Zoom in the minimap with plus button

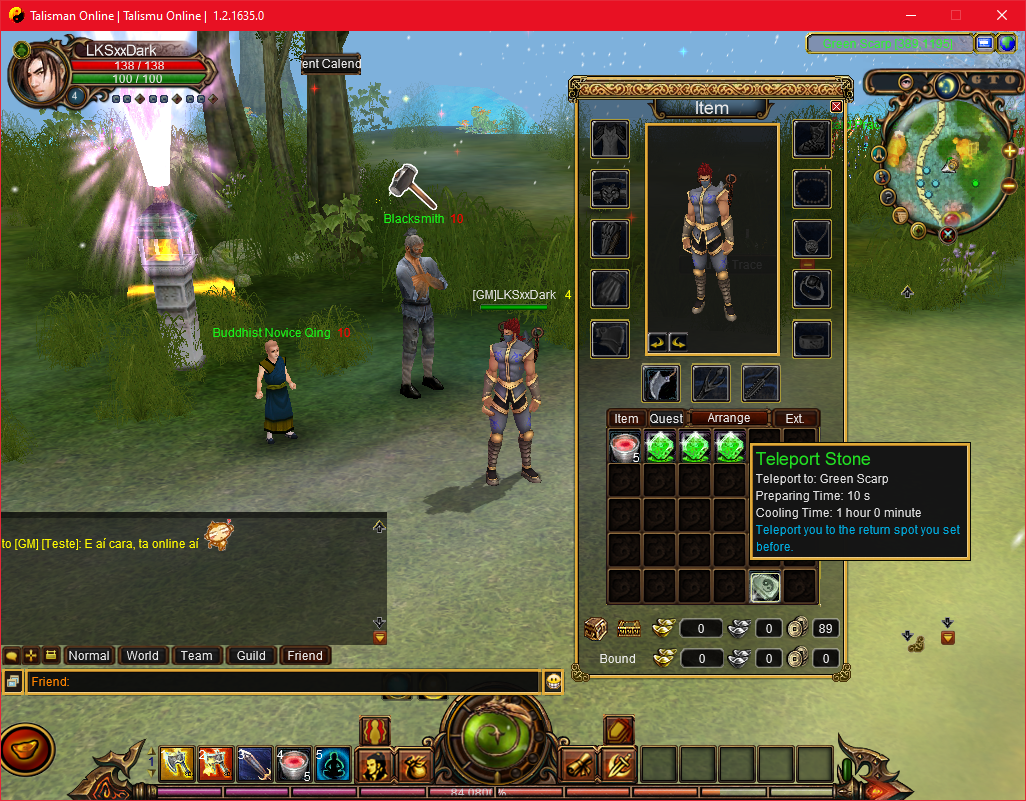(1009, 151)
